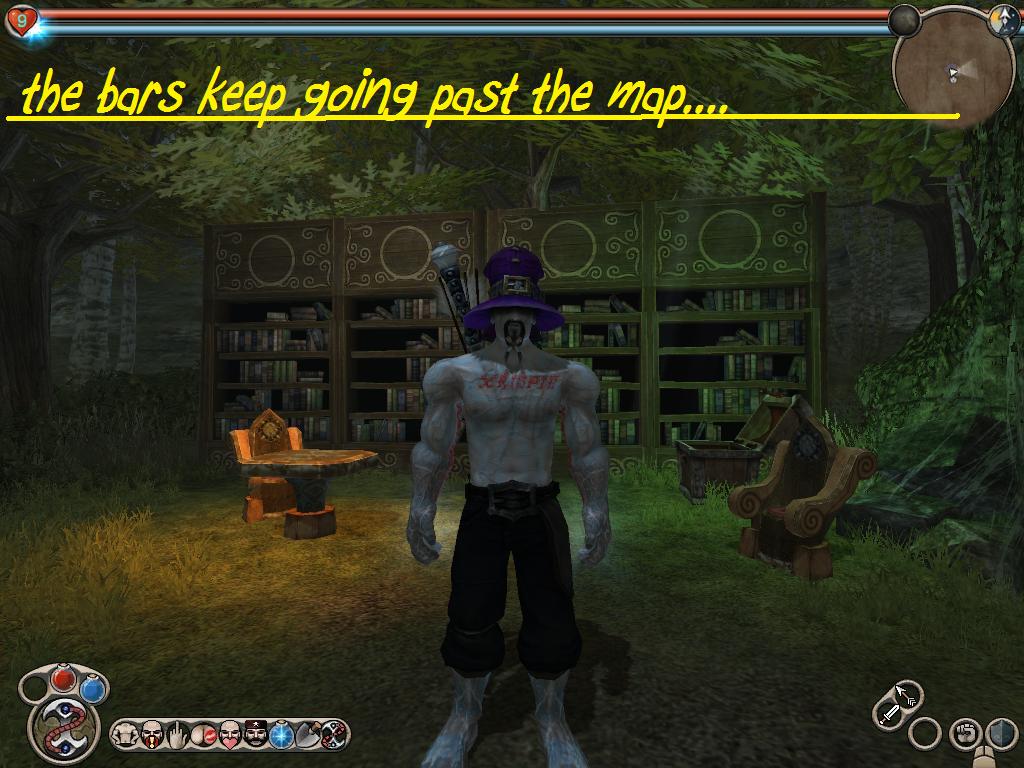
Task: Activate the middle finger expression
Action: tap(178, 735)
